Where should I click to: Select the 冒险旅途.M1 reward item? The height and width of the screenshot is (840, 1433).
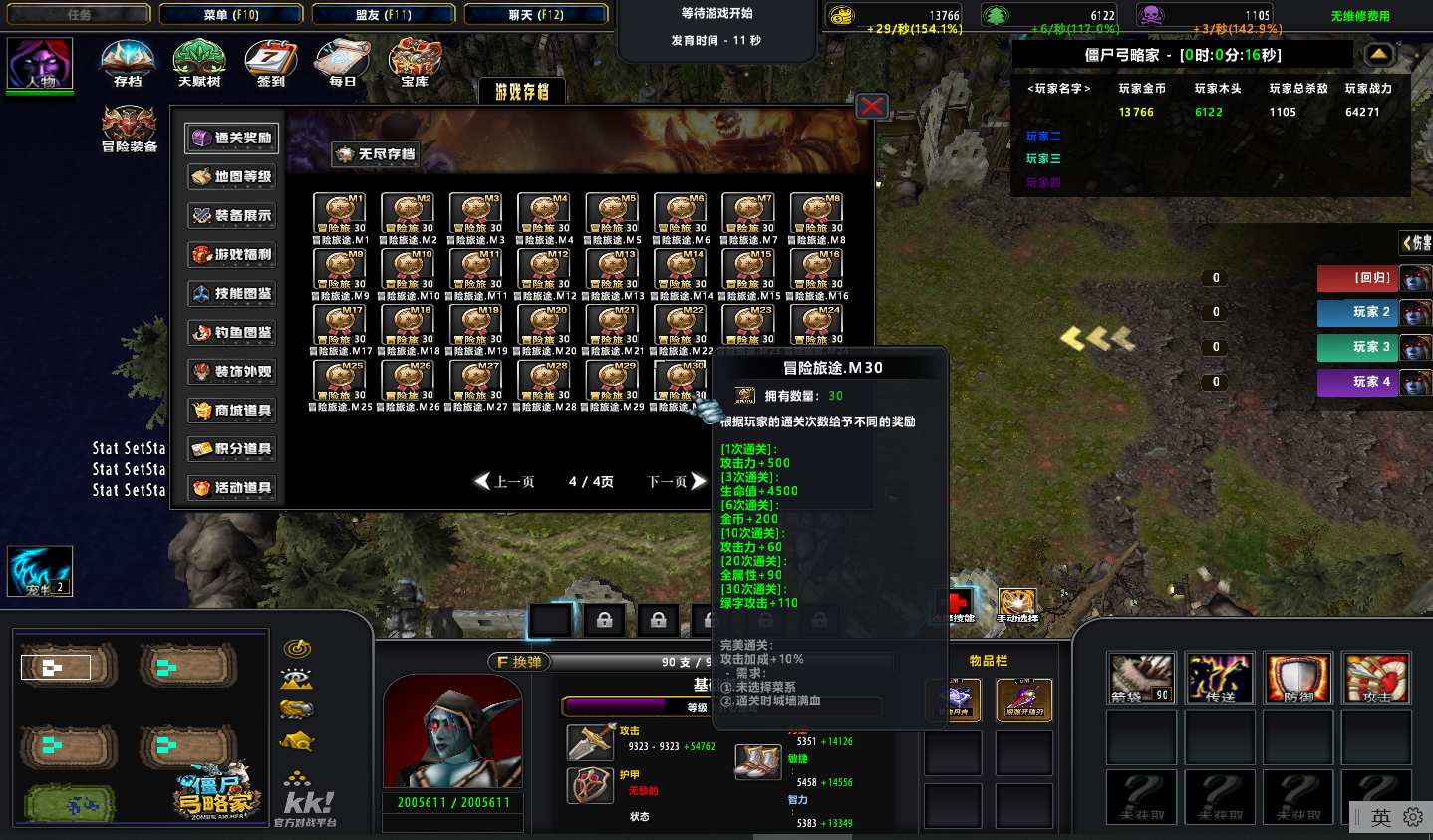(x=340, y=212)
